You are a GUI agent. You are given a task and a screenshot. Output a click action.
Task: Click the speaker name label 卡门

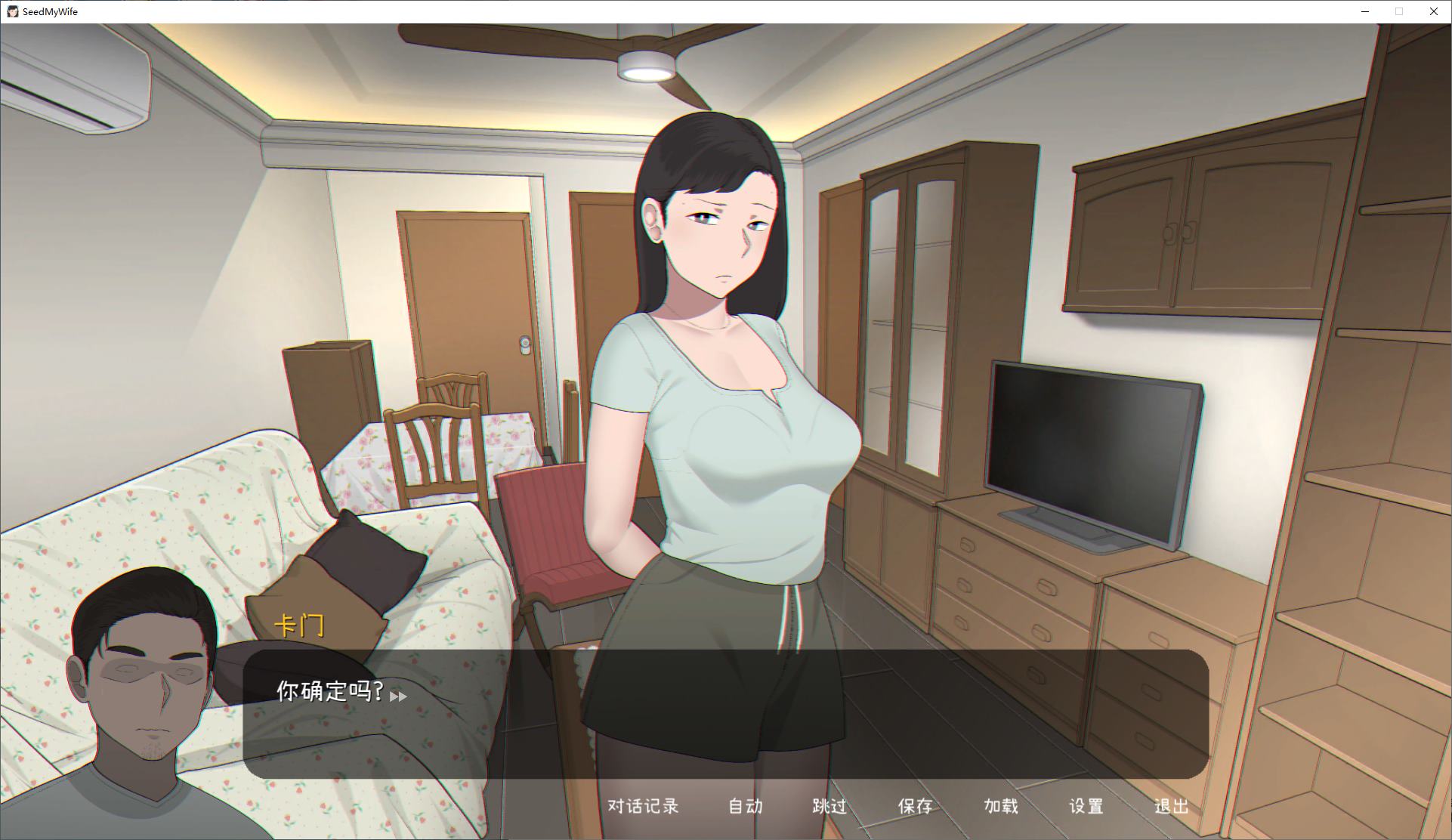pos(302,625)
